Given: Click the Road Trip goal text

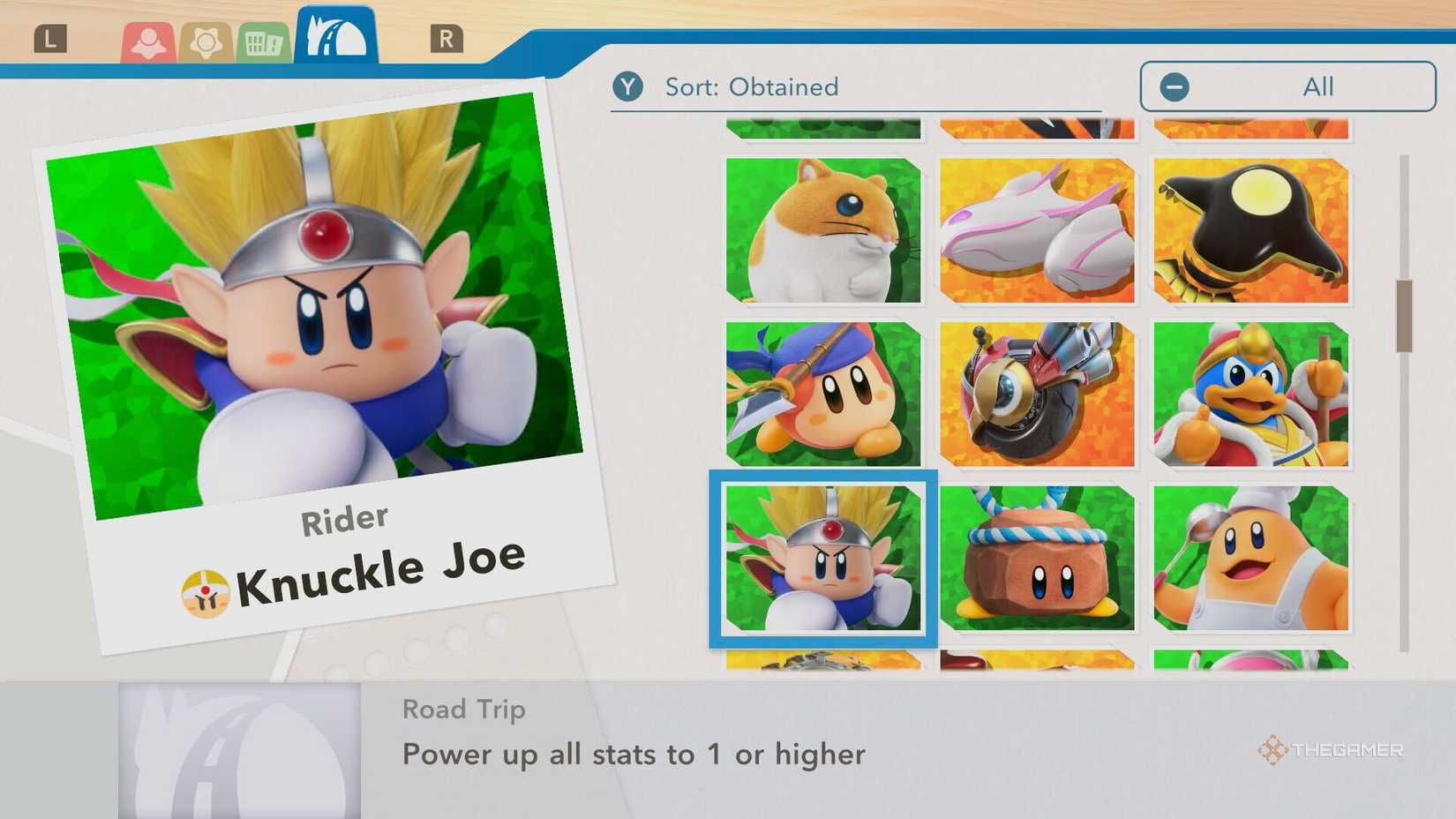Looking at the screenshot, I should pos(633,754).
